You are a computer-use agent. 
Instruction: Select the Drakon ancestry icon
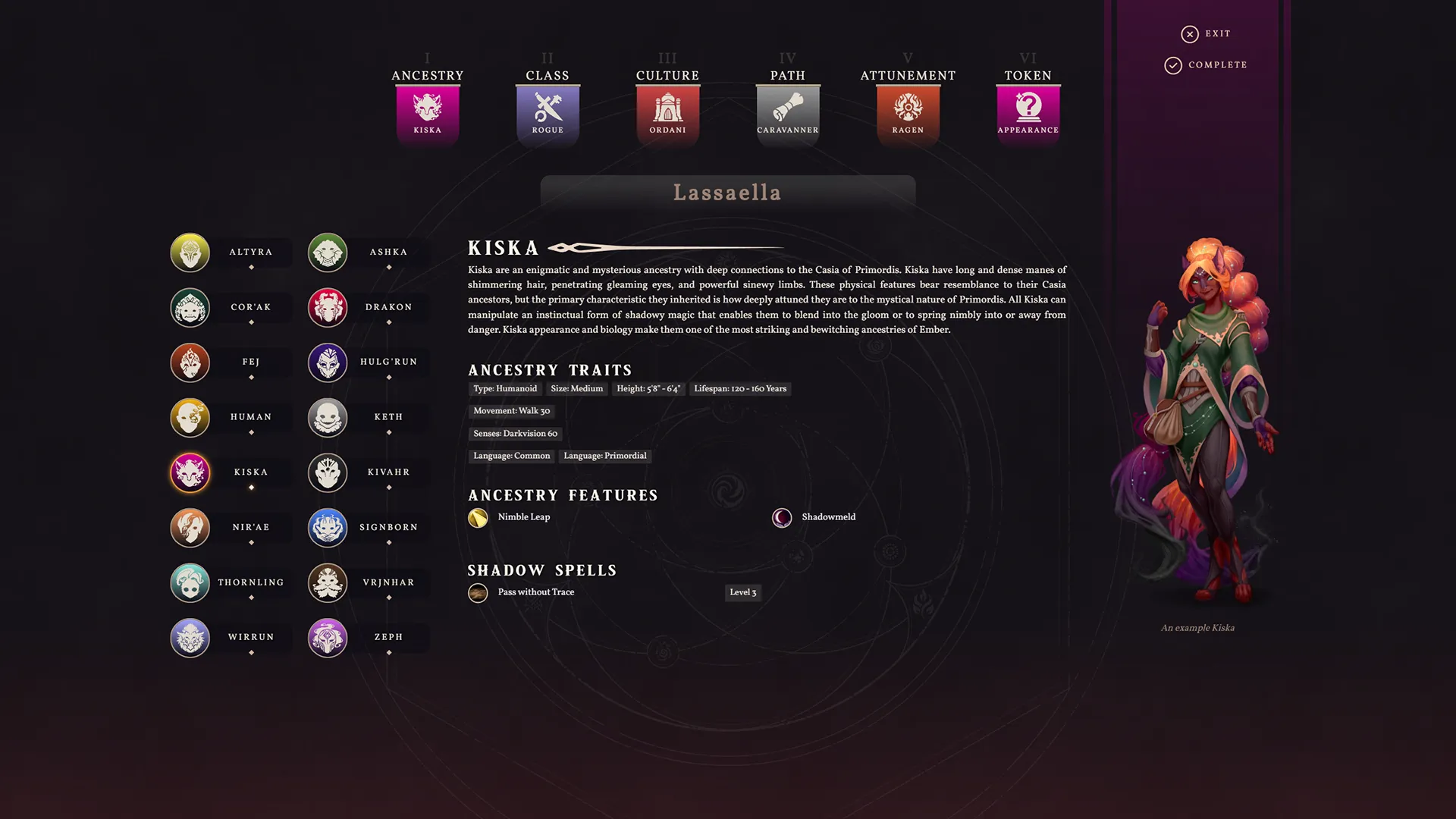point(327,307)
